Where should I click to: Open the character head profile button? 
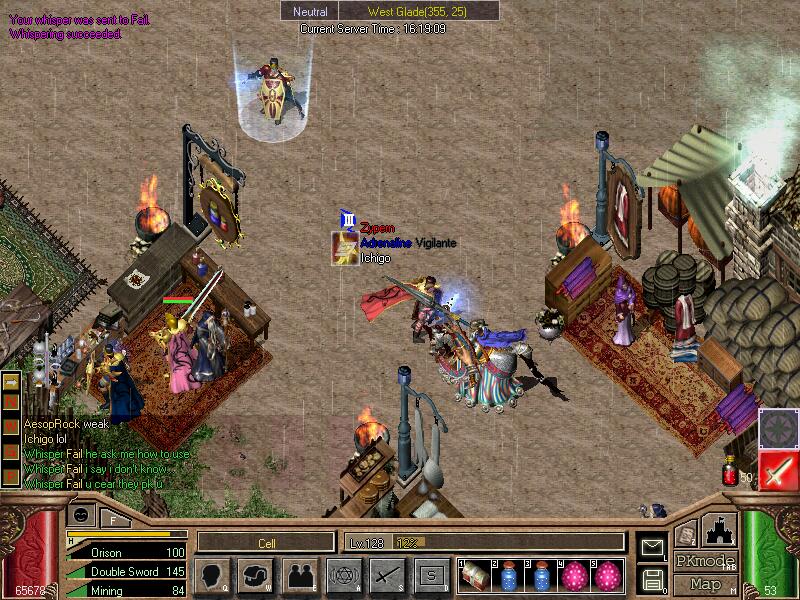point(212,575)
